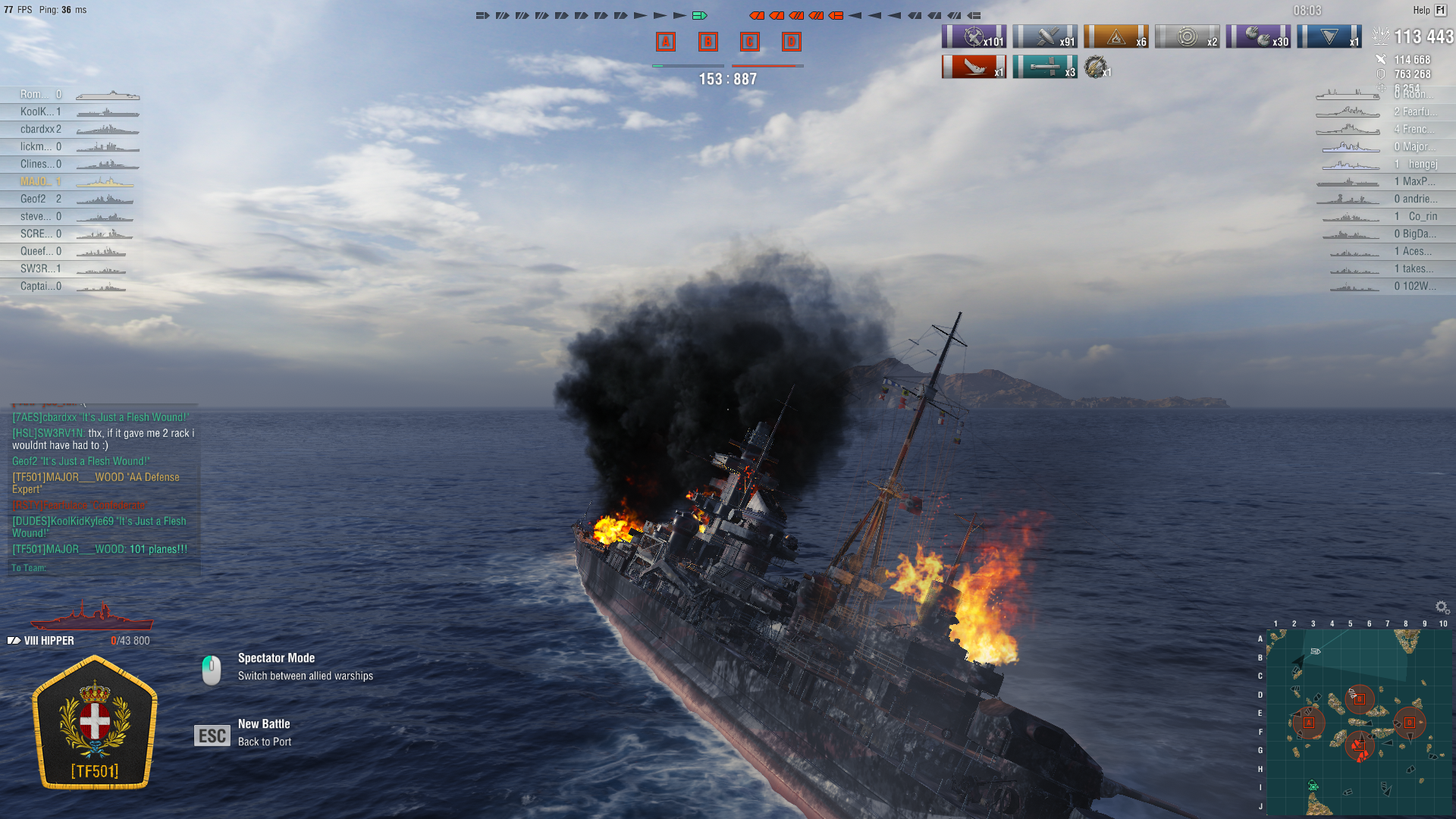Click capture point C indicator

749,42
